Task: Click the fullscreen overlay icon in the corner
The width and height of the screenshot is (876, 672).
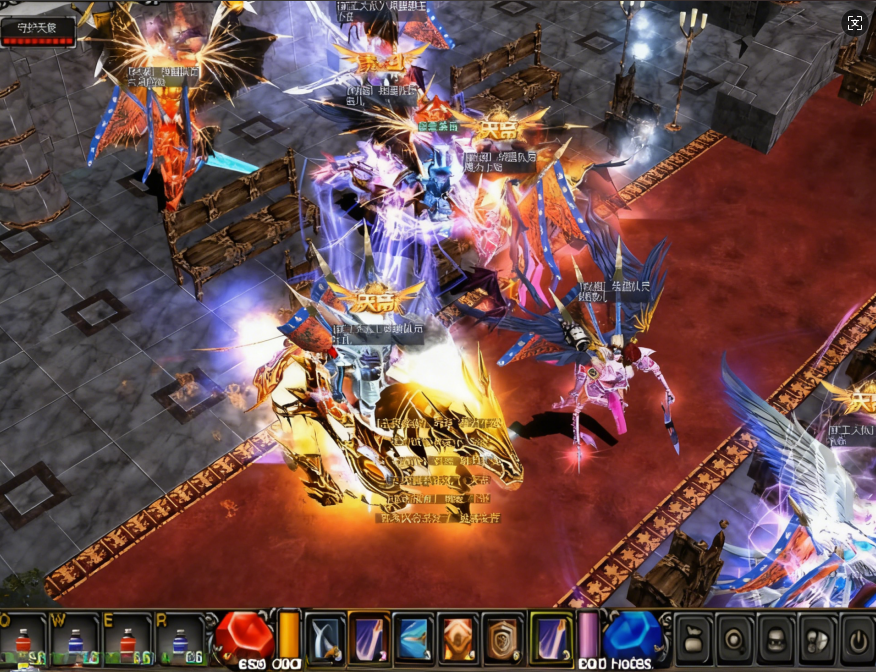Action: click(854, 24)
